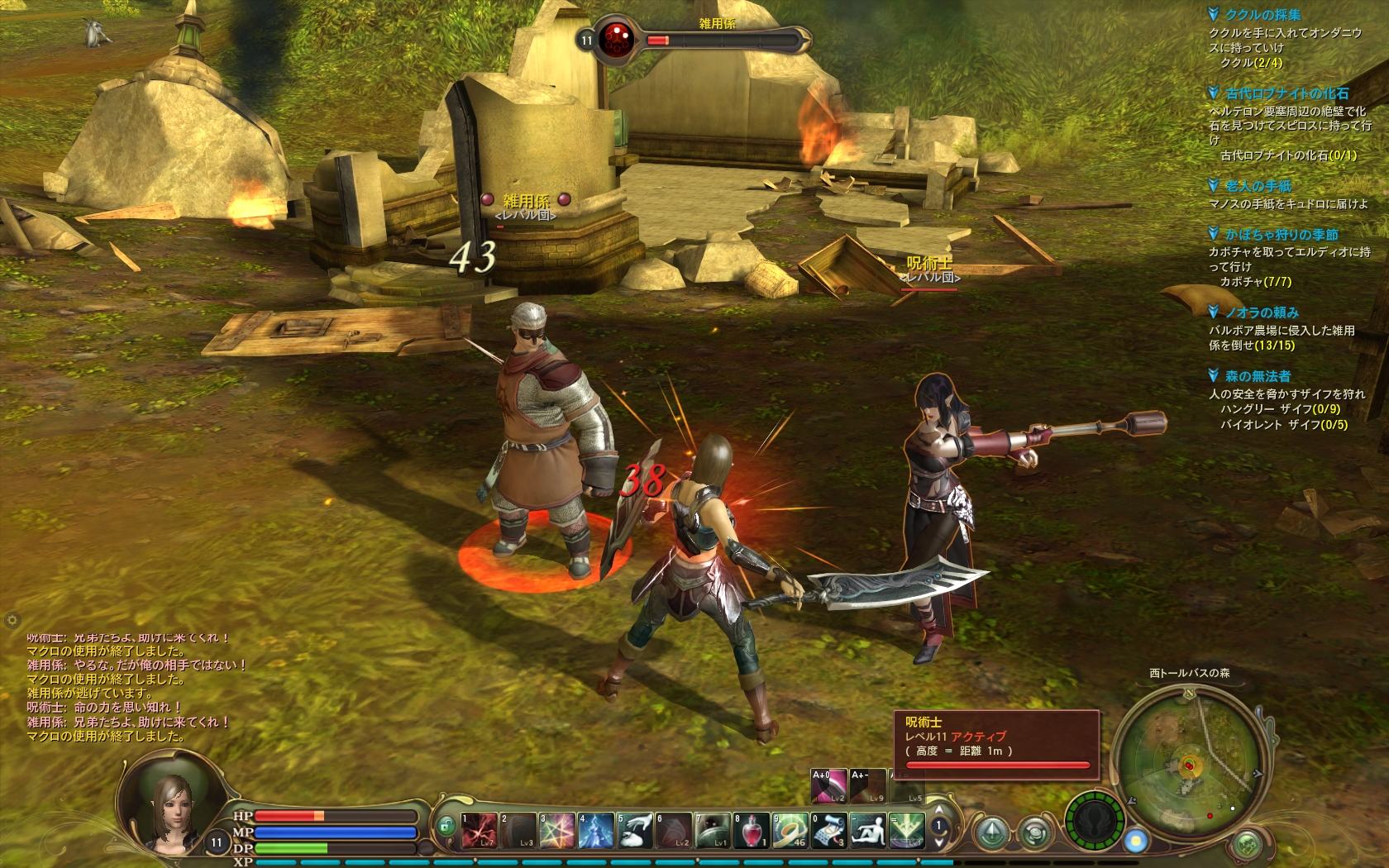Drink the red potion in slot 8
This screenshot has height=868, width=1389.
pyautogui.click(x=751, y=830)
